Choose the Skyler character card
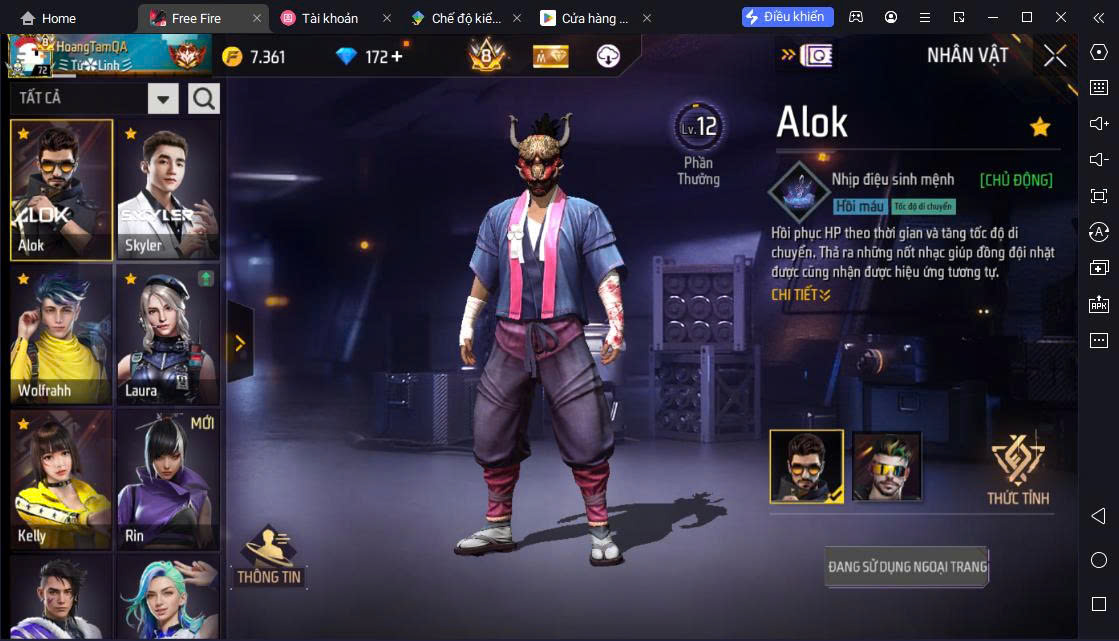Image resolution: width=1119 pixels, height=641 pixels. coord(168,190)
